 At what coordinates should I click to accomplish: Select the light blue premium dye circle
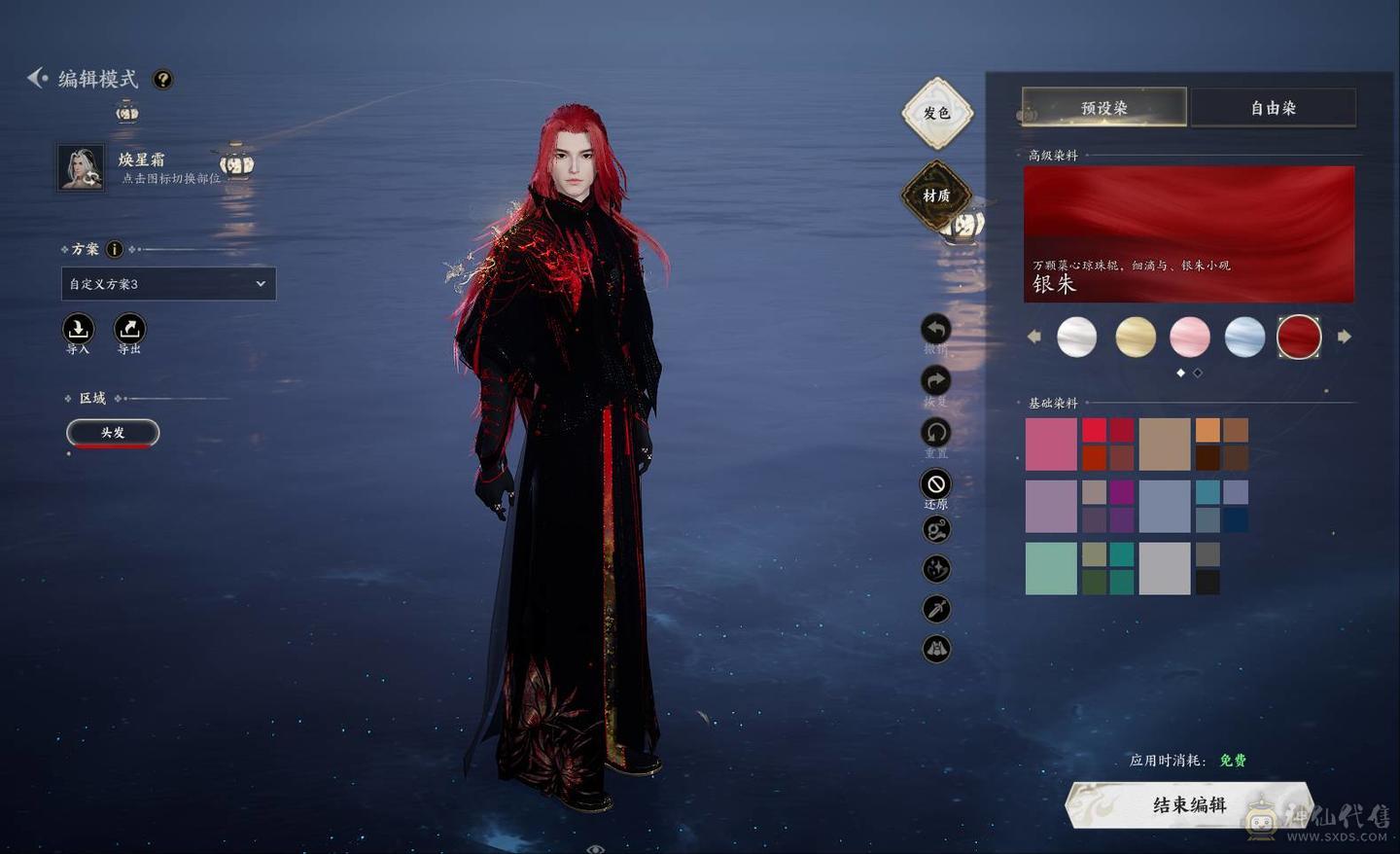click(x=1244, y=337)
